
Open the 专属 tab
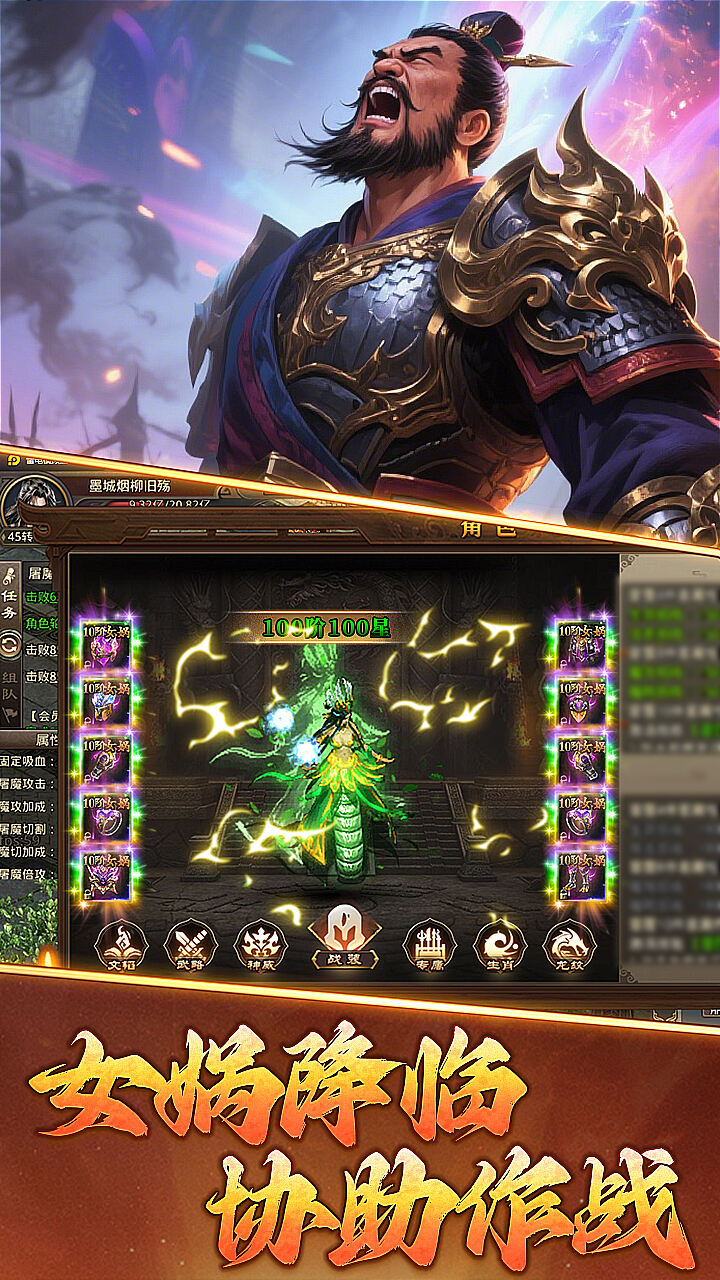pyautogui.click(x=429, y=945)
